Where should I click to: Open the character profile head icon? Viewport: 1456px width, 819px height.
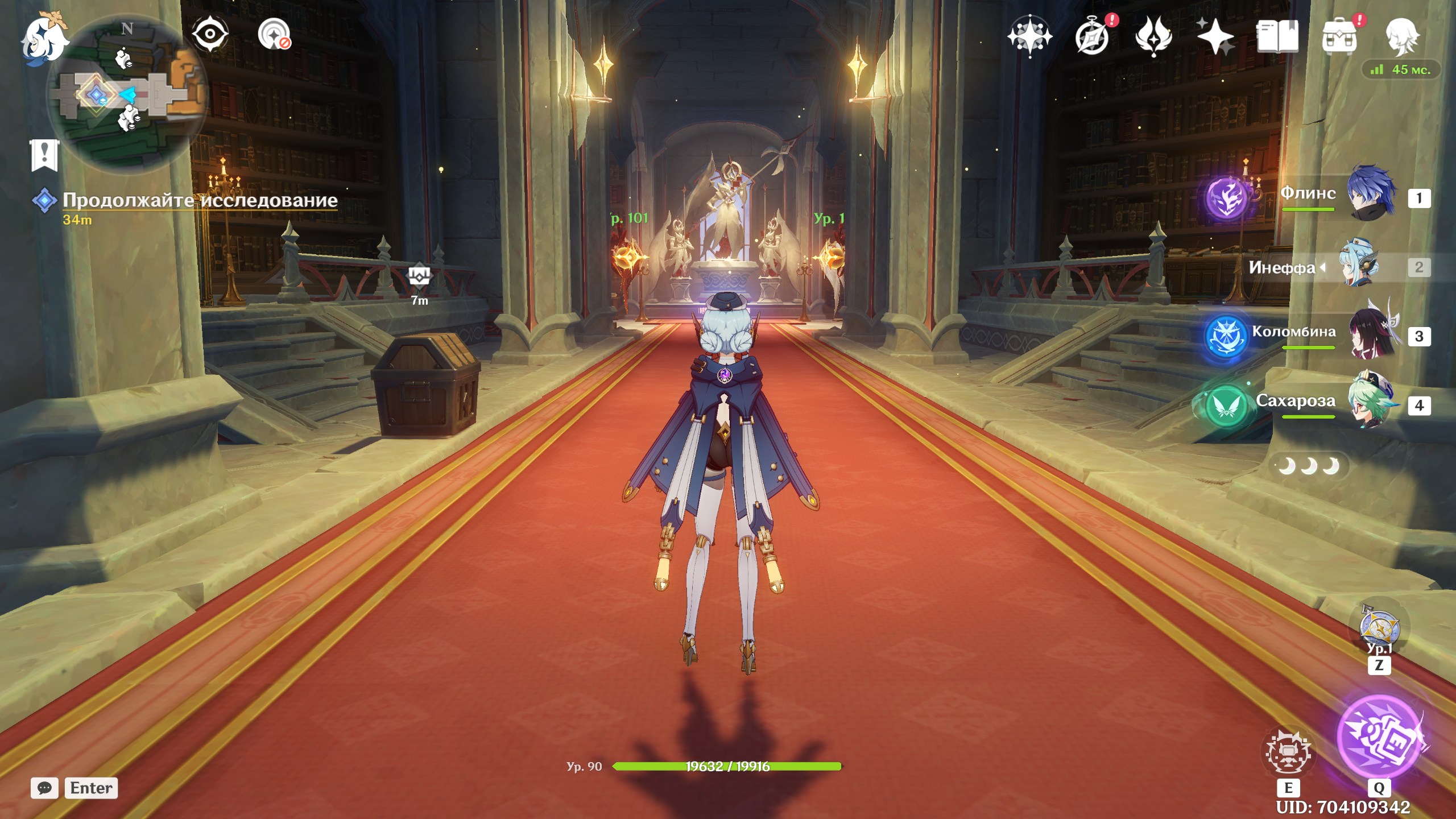[x=1401, y=36]
